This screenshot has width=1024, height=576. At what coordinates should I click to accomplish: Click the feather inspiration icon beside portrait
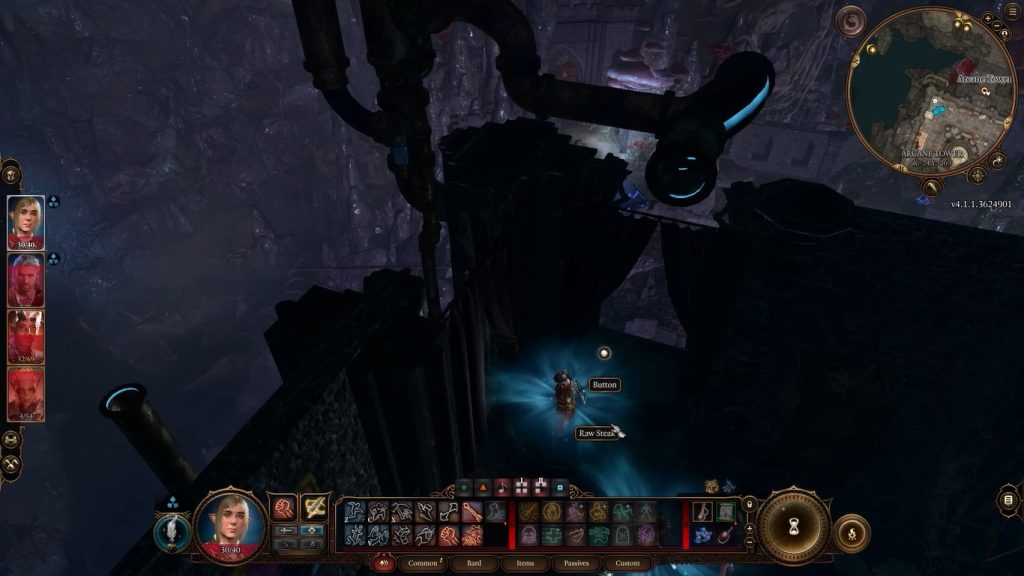point(172,531)
